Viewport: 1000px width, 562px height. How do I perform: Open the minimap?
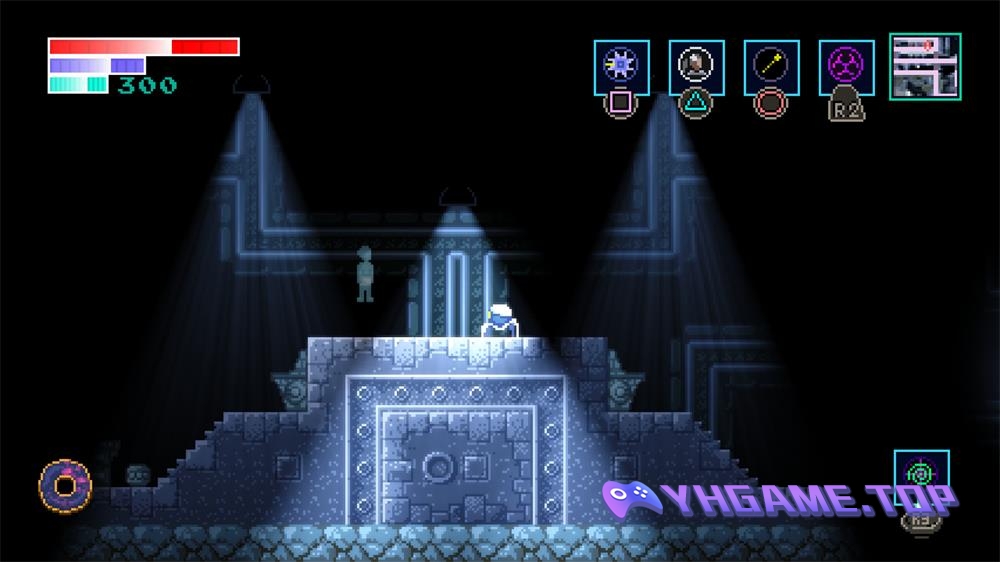(925, 66)
